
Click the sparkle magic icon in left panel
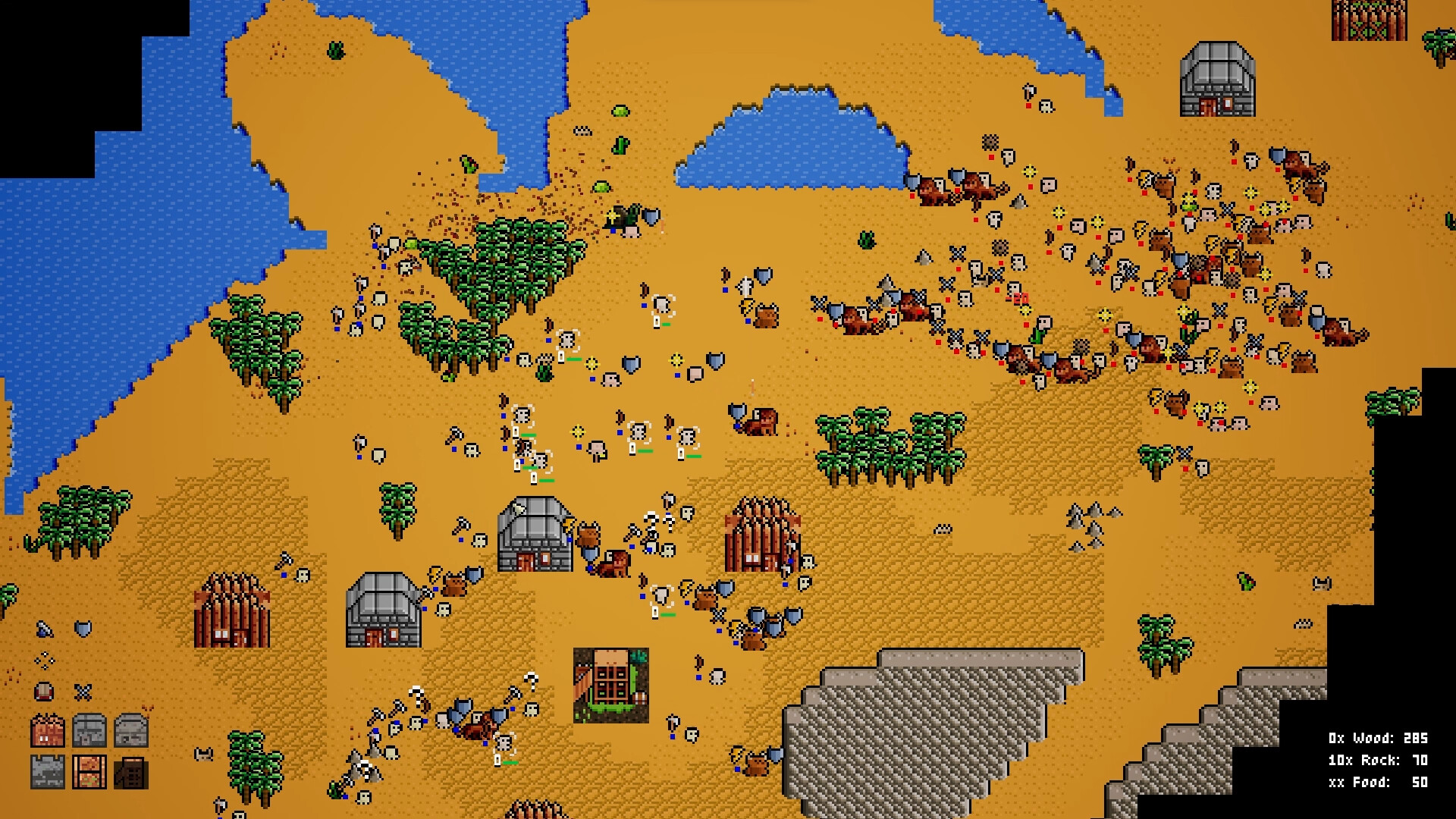click(x=44, y=661)
